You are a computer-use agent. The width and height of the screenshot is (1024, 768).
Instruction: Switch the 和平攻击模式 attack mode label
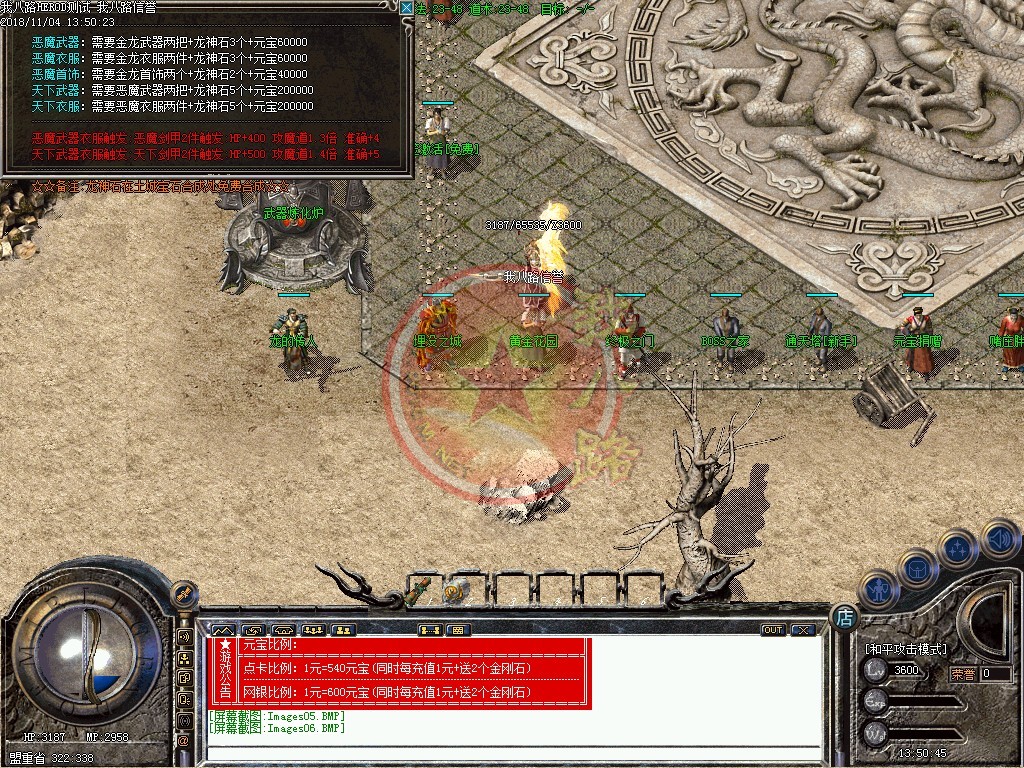tap(905, 649)
